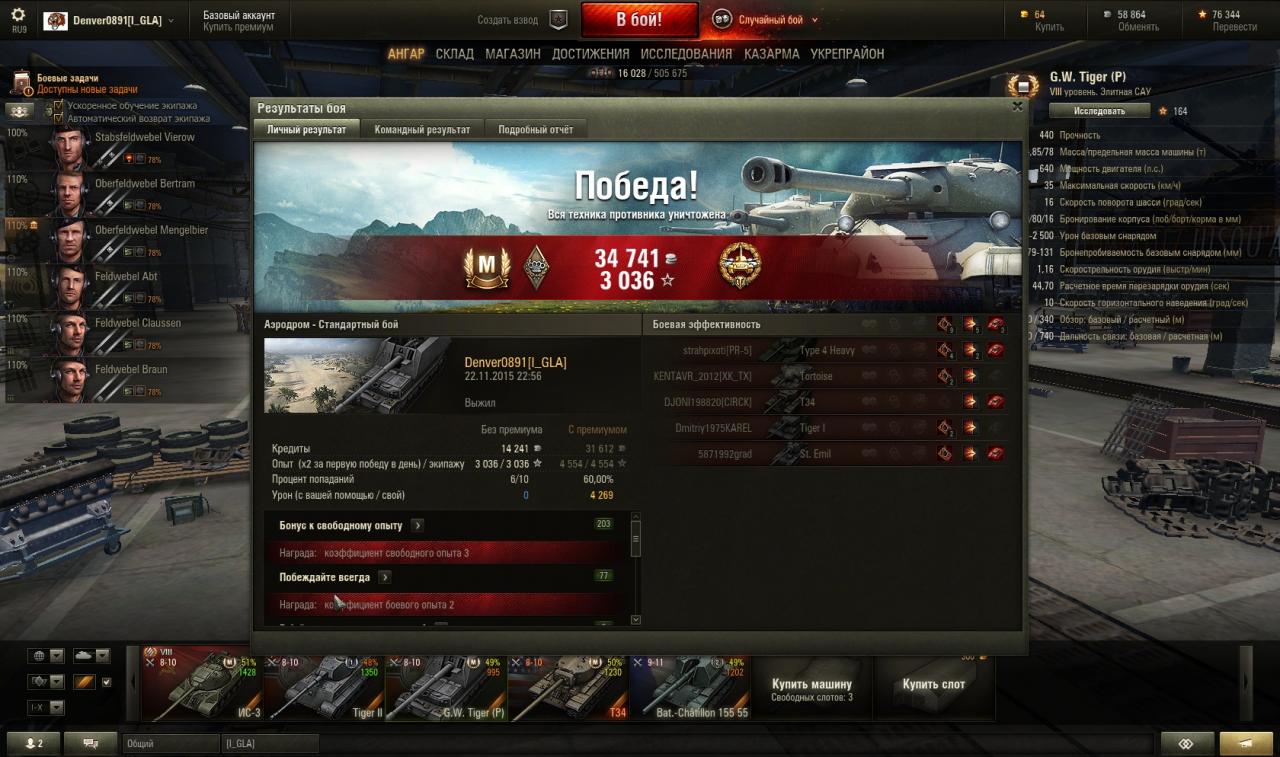Open ДОСТИЖЕНИЯ page

pos(590,54)
